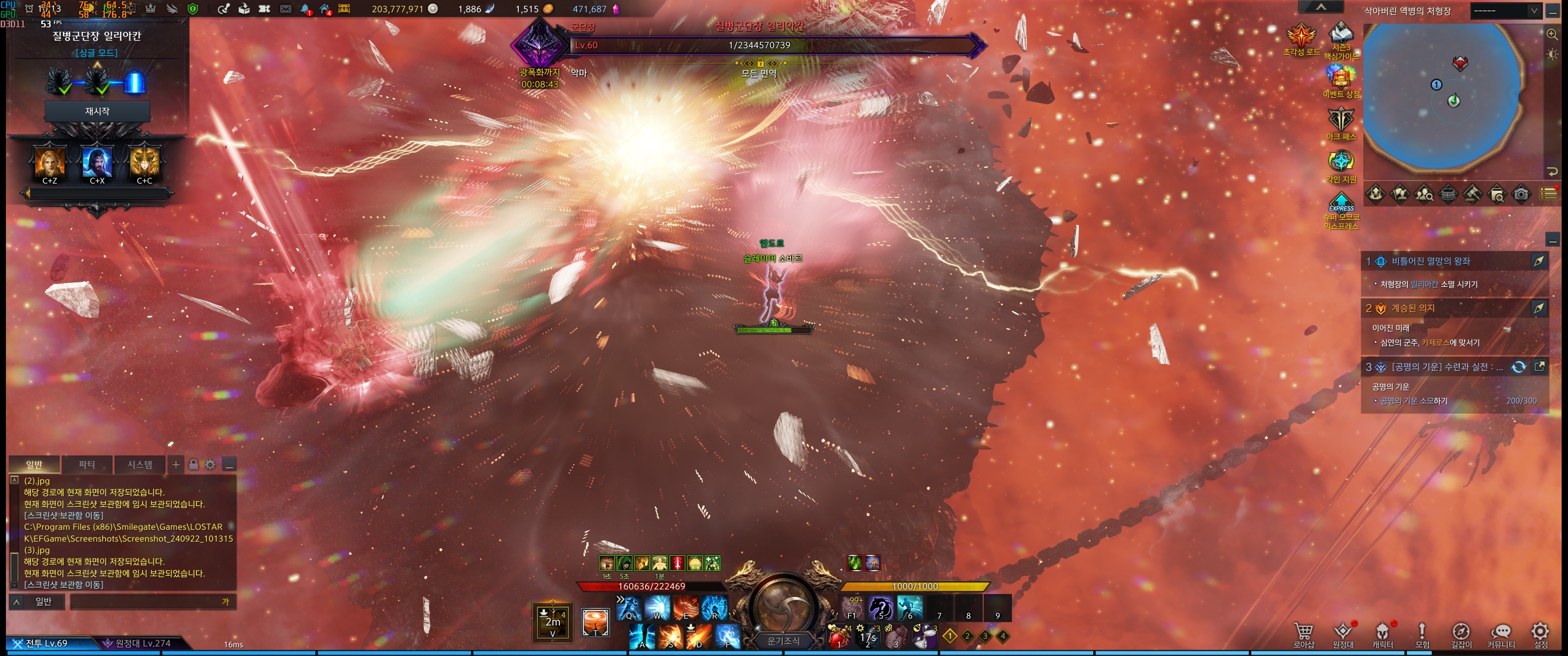Image resolution: width=1568 pixels, height=656 pixels.
Task: Open the 캐릭터 character menu
Action: click(1382, 634)
